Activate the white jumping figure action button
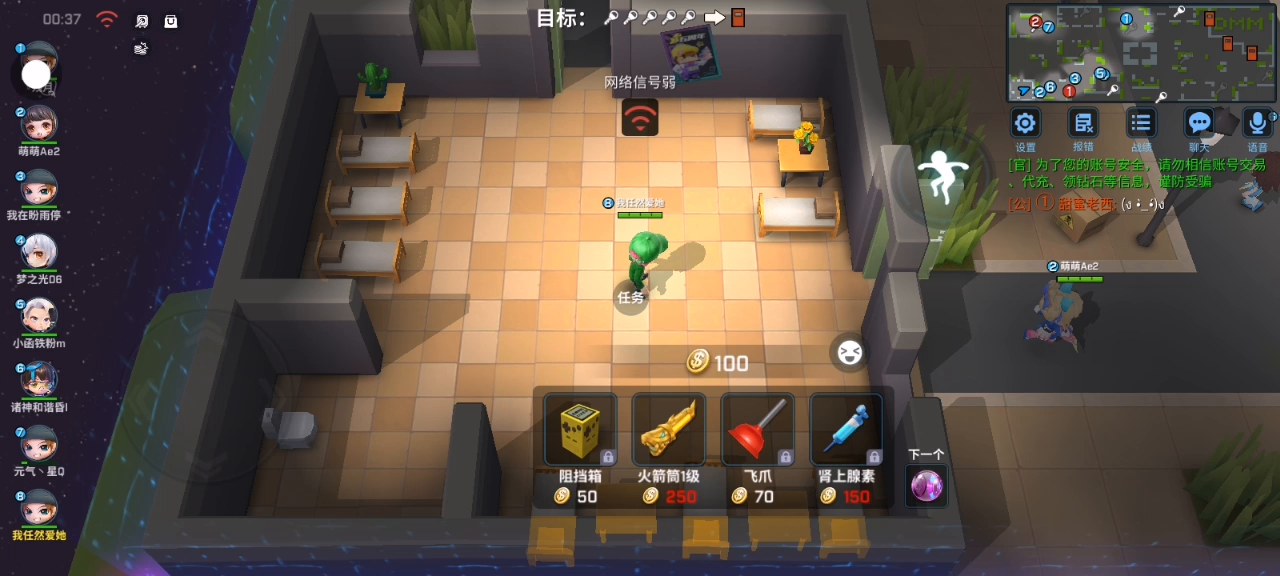Viewport: 1280px width, 576px height. 938,178
